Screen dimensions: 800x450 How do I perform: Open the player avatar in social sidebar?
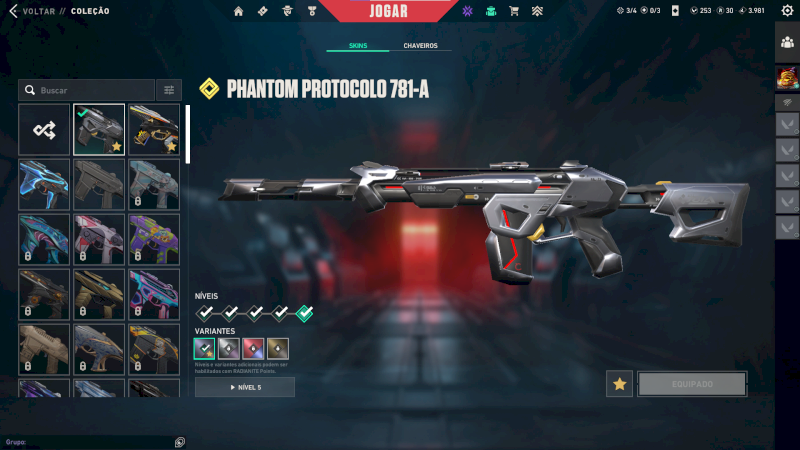coord(787,76)
